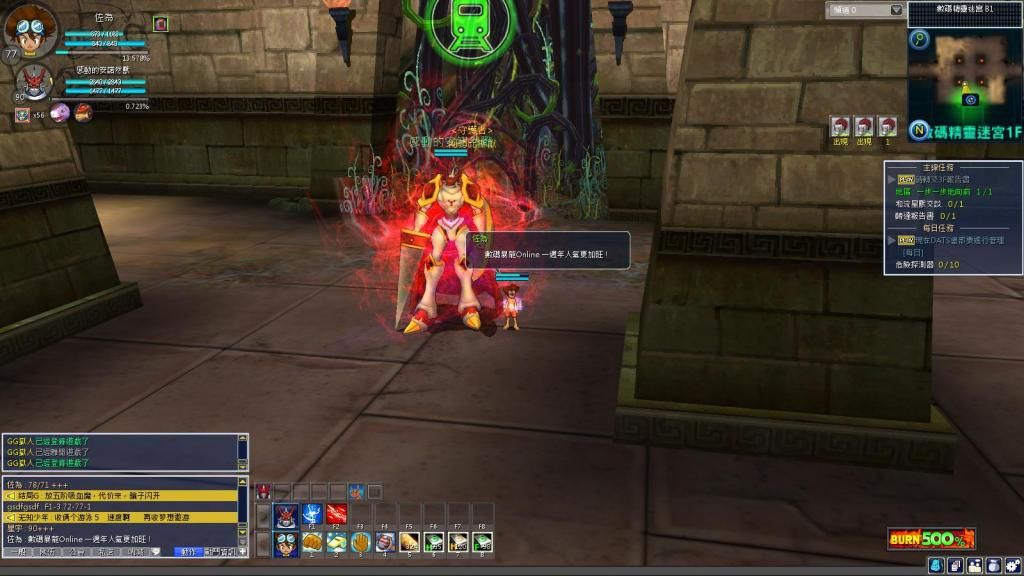Use the green H item in slot 6
Image resolution: width=1024 pixels, height=576 pixels.
pos(434,543)
